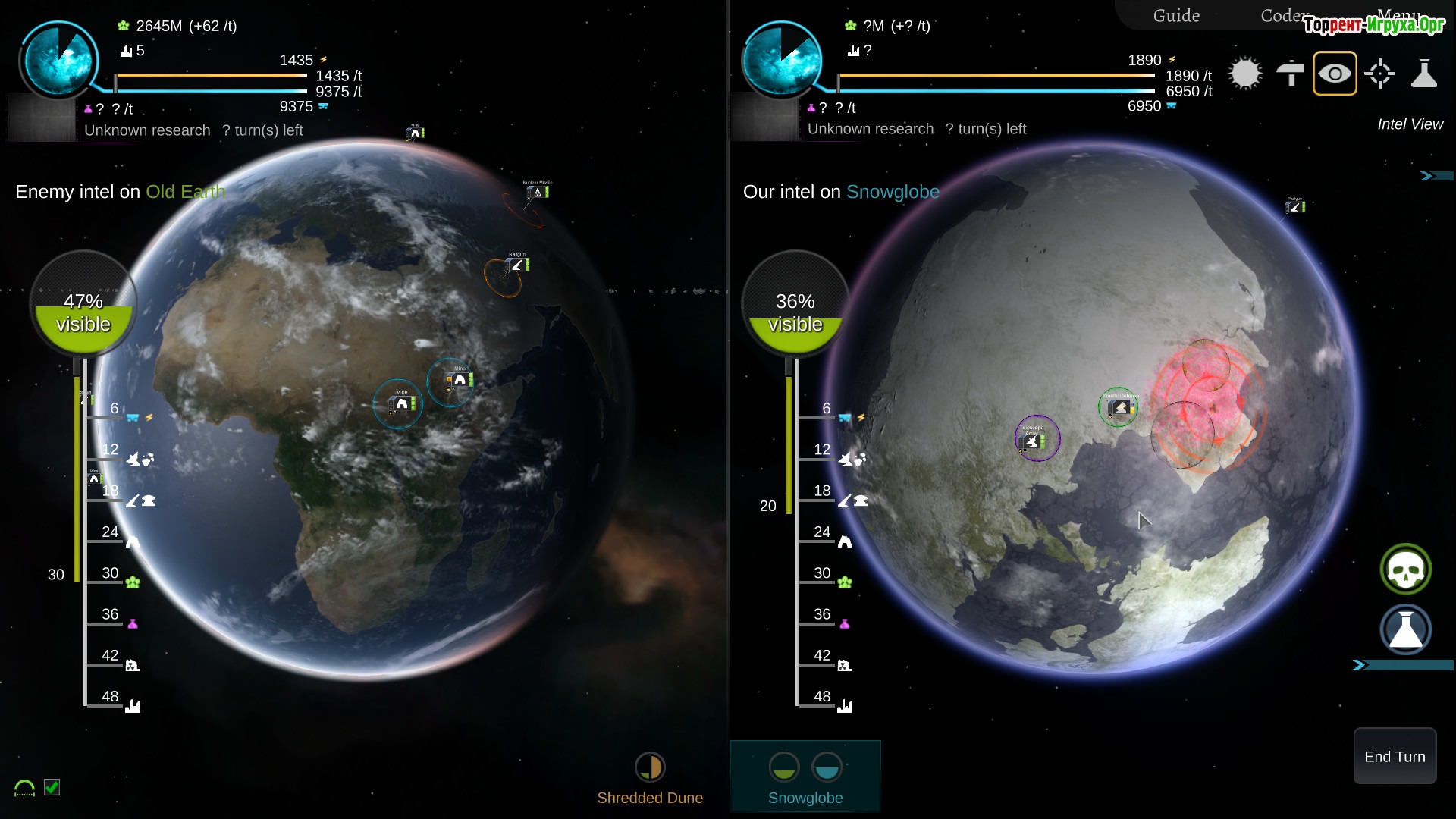
Task: Click the green skull notification icon
Action: (1405, 570)
